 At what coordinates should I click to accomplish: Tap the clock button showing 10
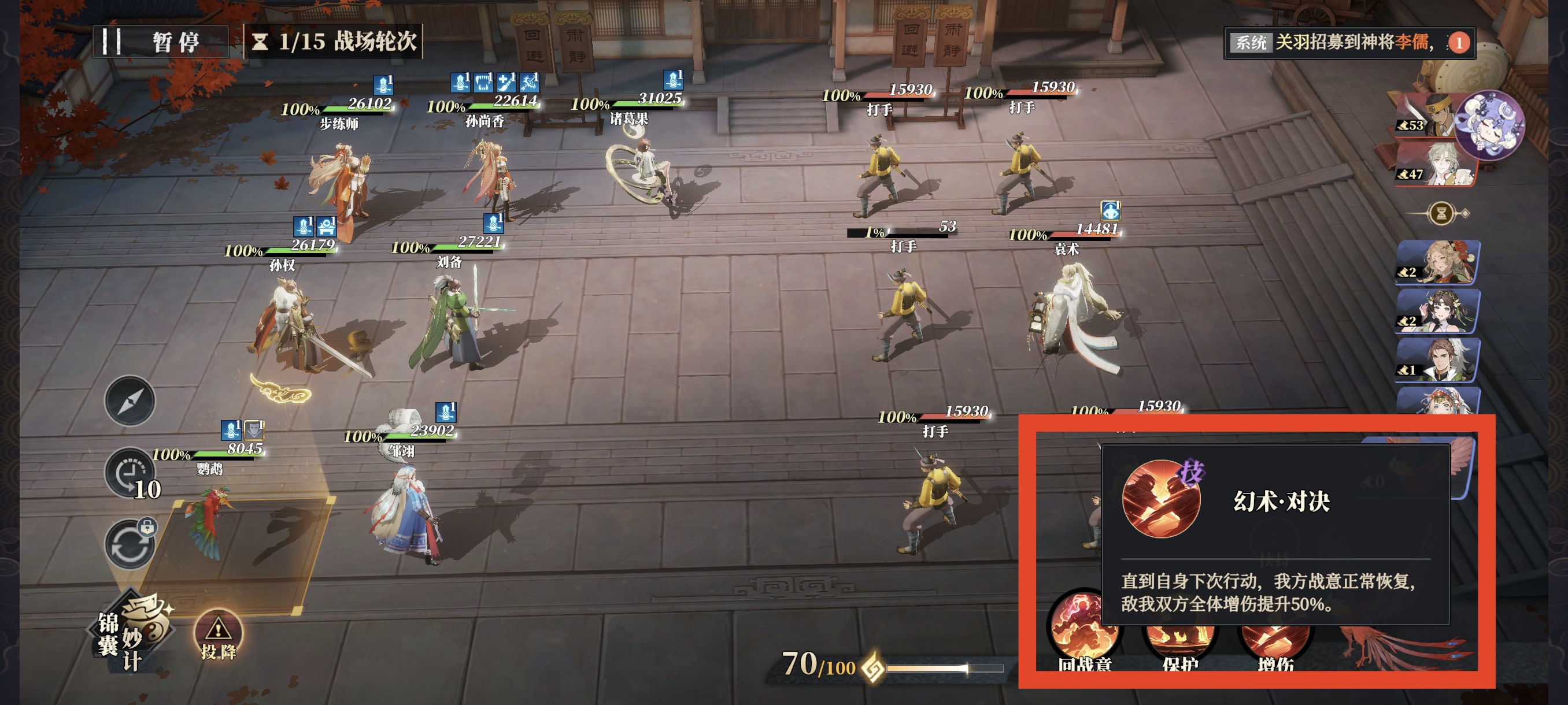[x=130, y=474]
